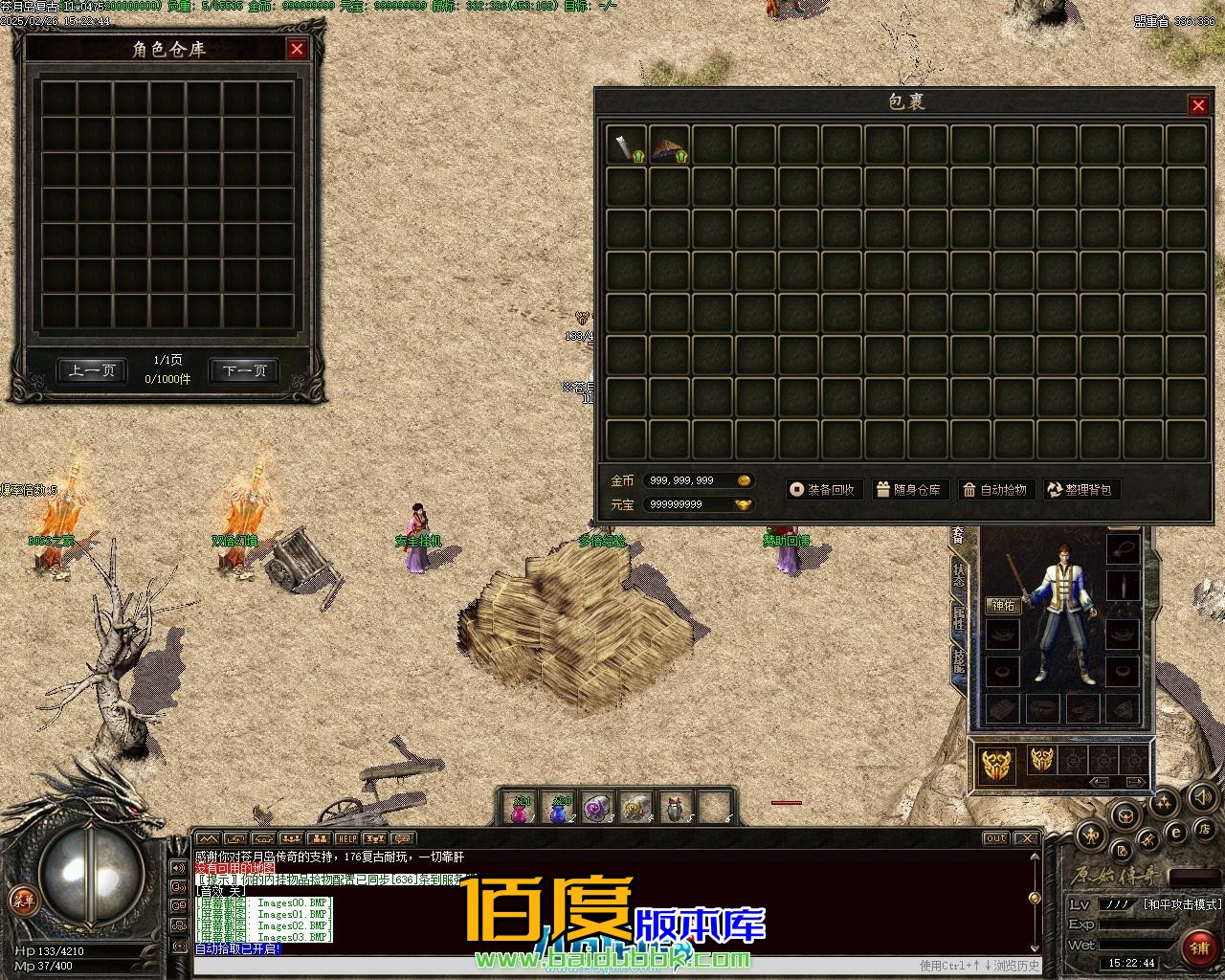The height and width of the screenshot is (980, 1225).
Task: Select the wooden staff item in bag
Action: tap(626, 145)
